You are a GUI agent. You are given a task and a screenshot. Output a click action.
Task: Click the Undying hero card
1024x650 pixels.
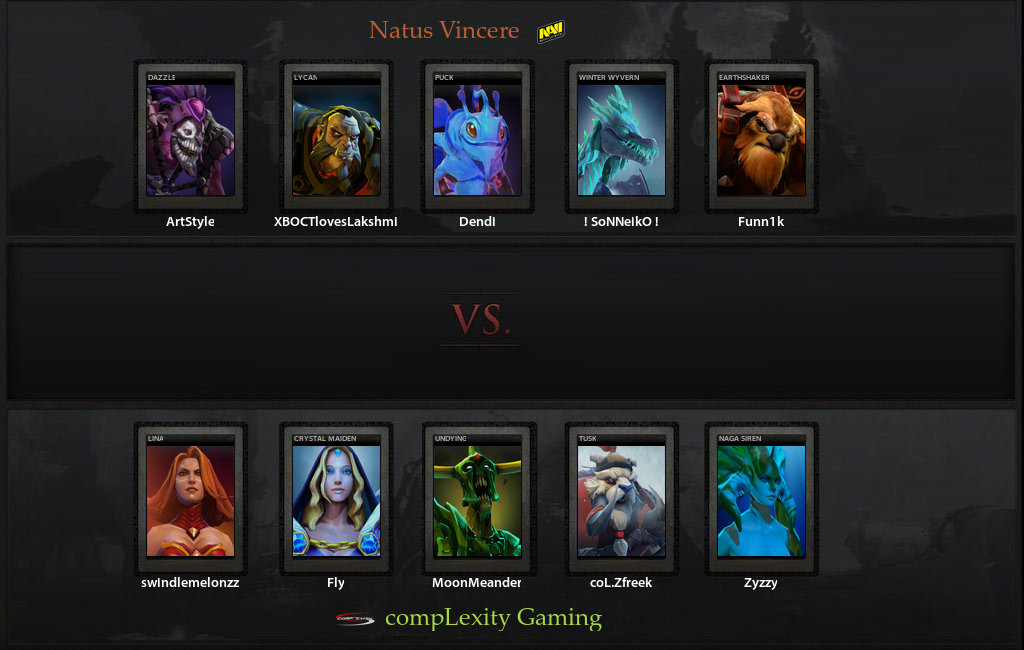click(x=478, y=499)
